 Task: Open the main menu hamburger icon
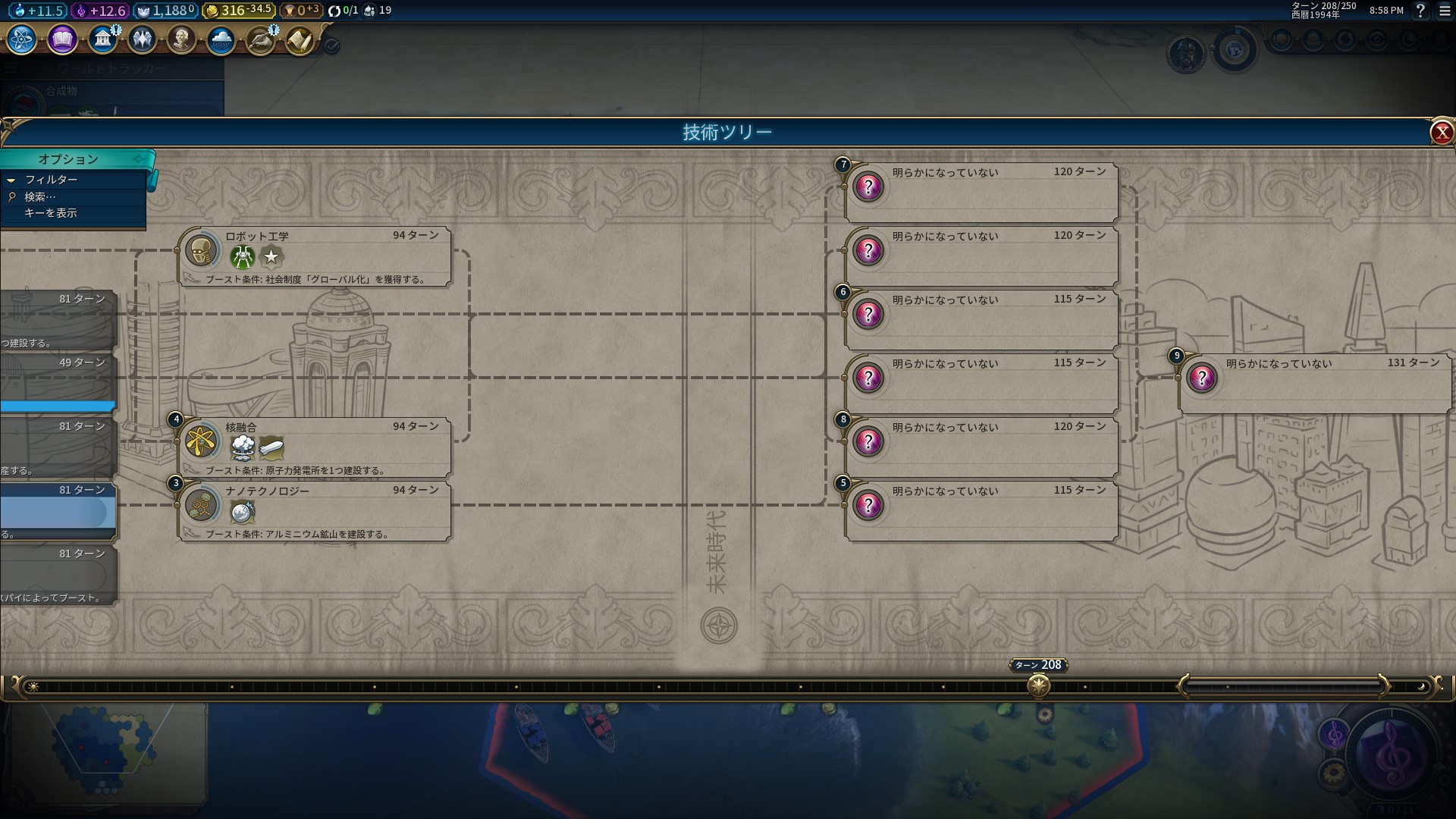click(x=1445, y=11)
